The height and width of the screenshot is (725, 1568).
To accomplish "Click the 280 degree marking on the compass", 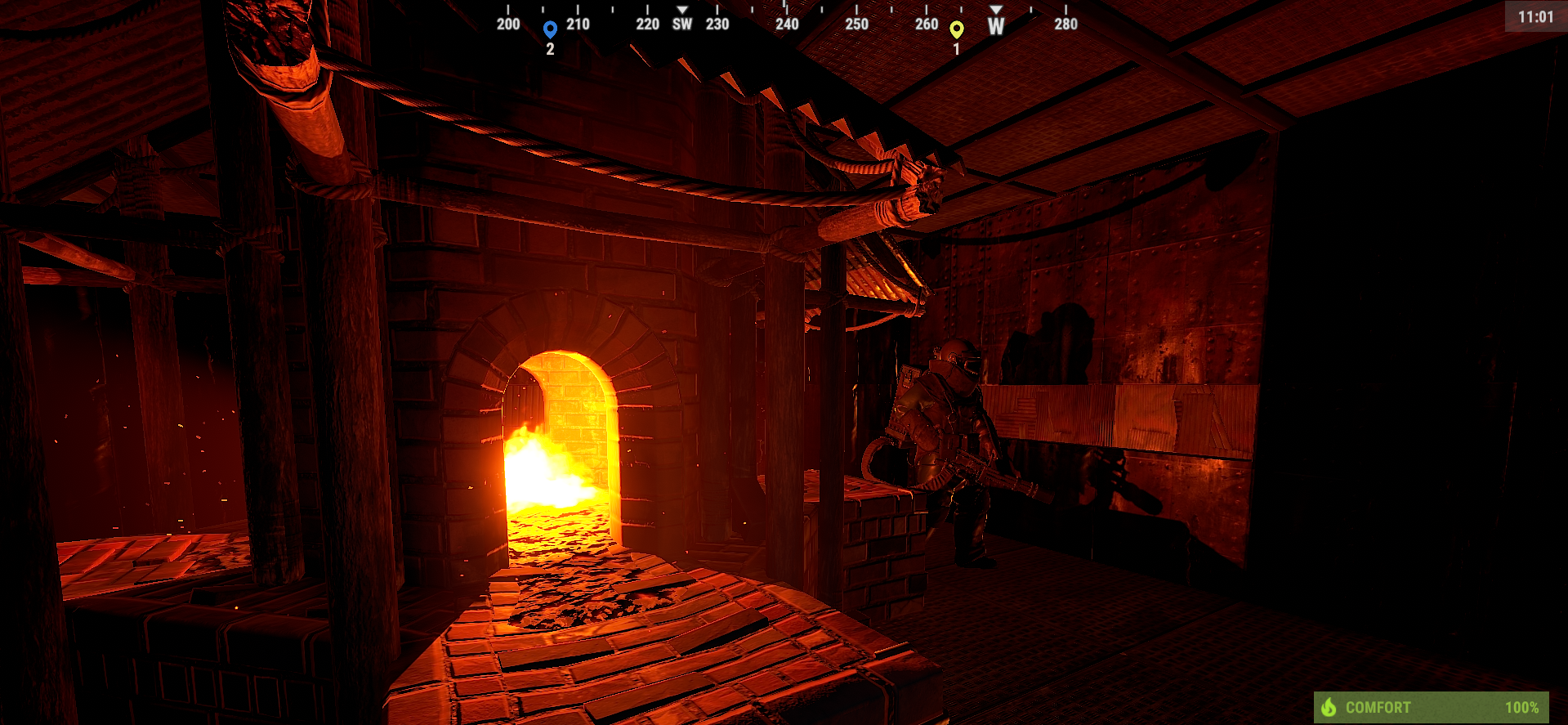I will [x=1065, y=25].
